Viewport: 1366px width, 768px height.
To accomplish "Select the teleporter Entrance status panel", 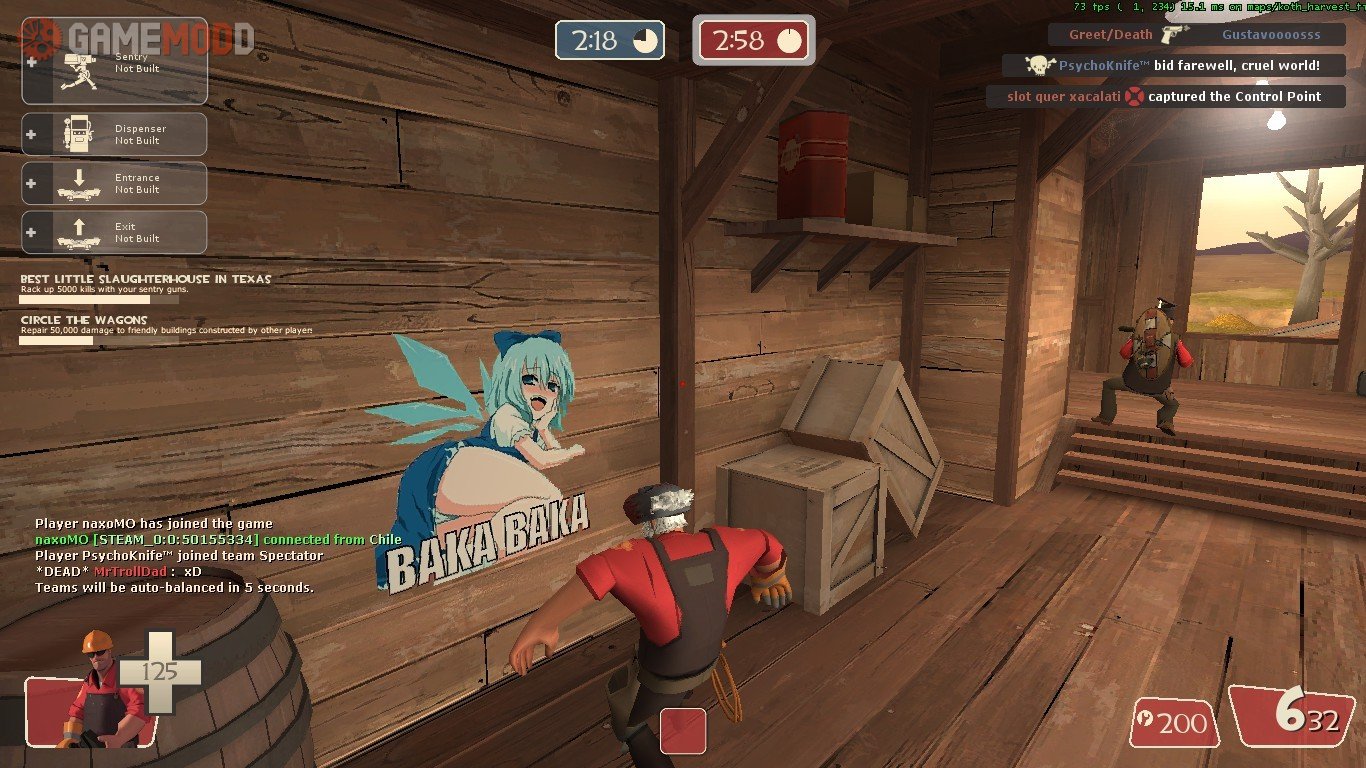I will pyautogui.click(x=114, y=183).
